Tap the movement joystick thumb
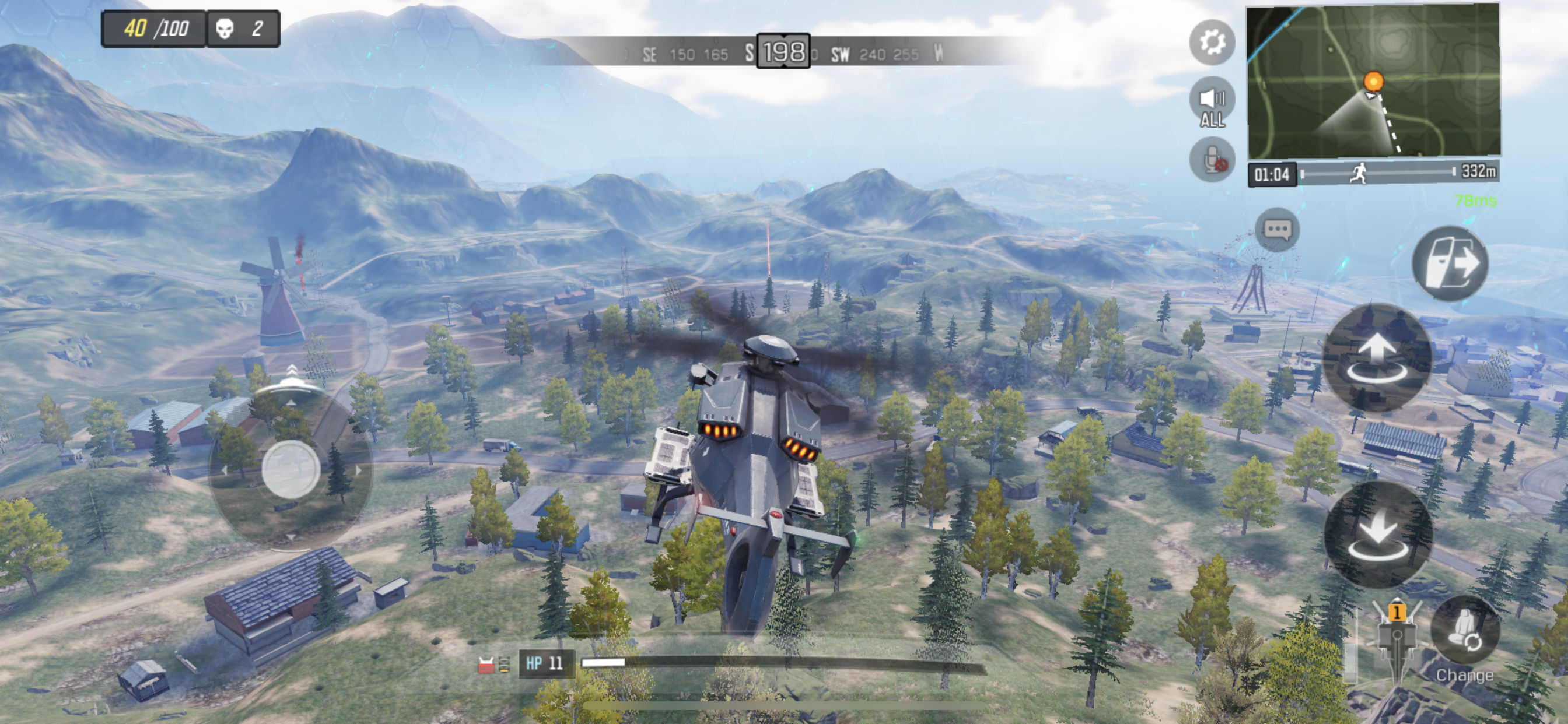 tap(291, 469)
